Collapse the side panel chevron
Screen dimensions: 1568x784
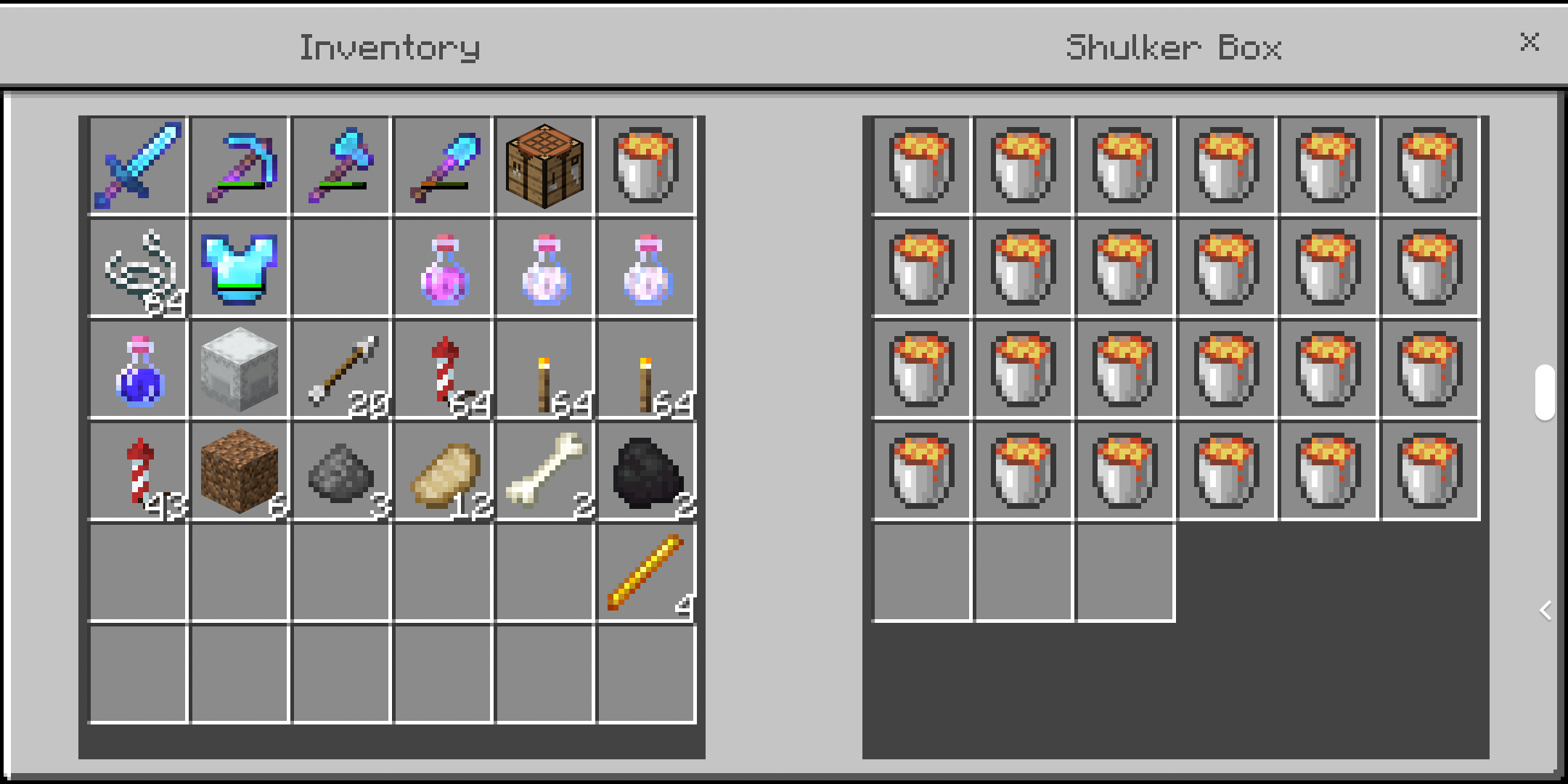pyautogui.click(x=1545, y=611)
